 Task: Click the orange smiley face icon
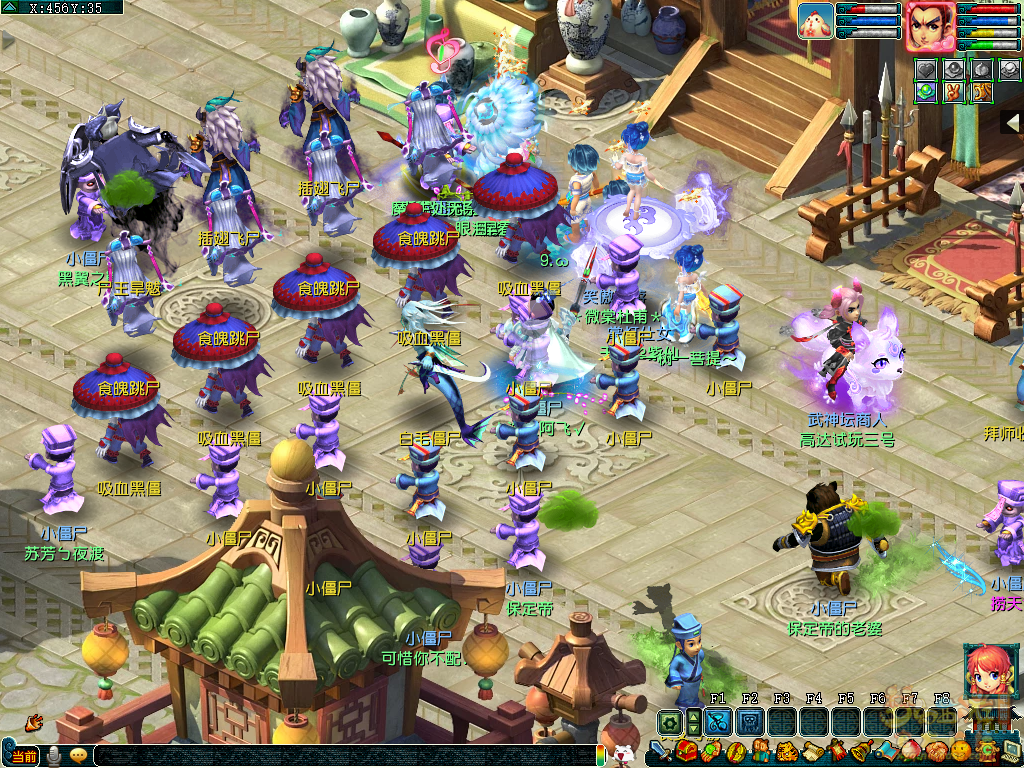click(x=961, y=751)
